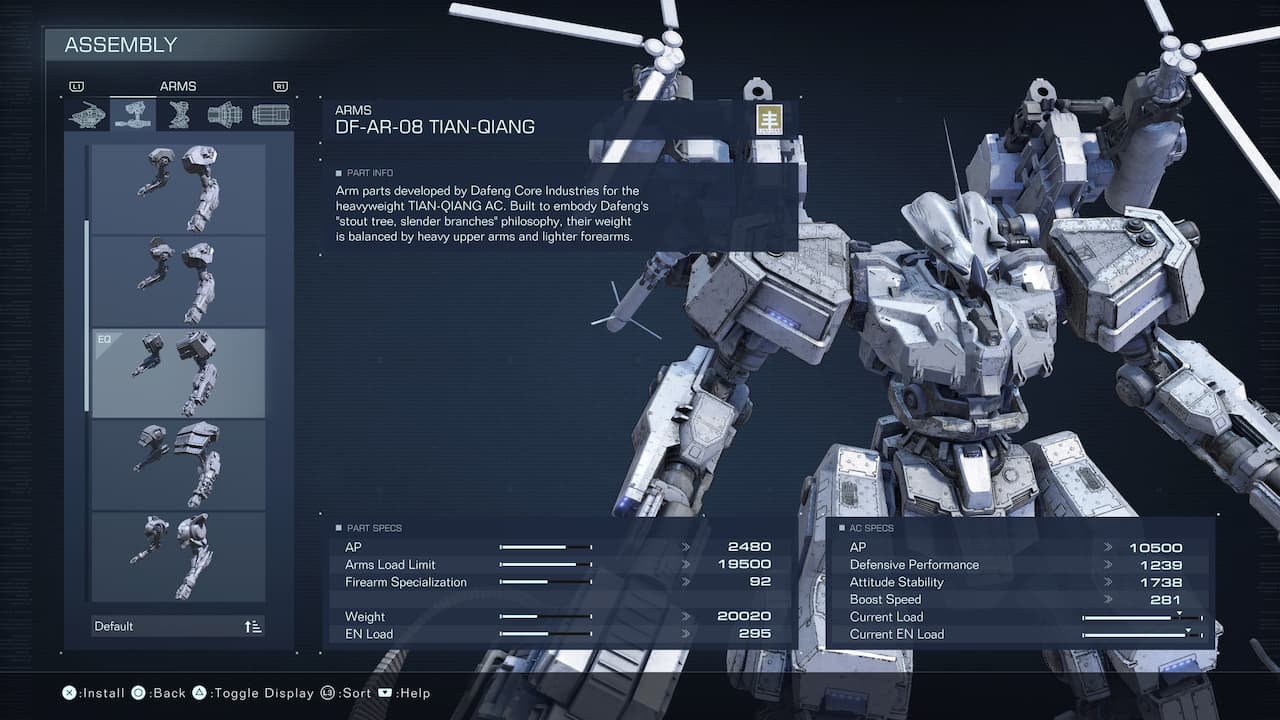Click the R1 shoulder button prompt icon
Viewport: 1280px width, 720px height.
(281, 86)
